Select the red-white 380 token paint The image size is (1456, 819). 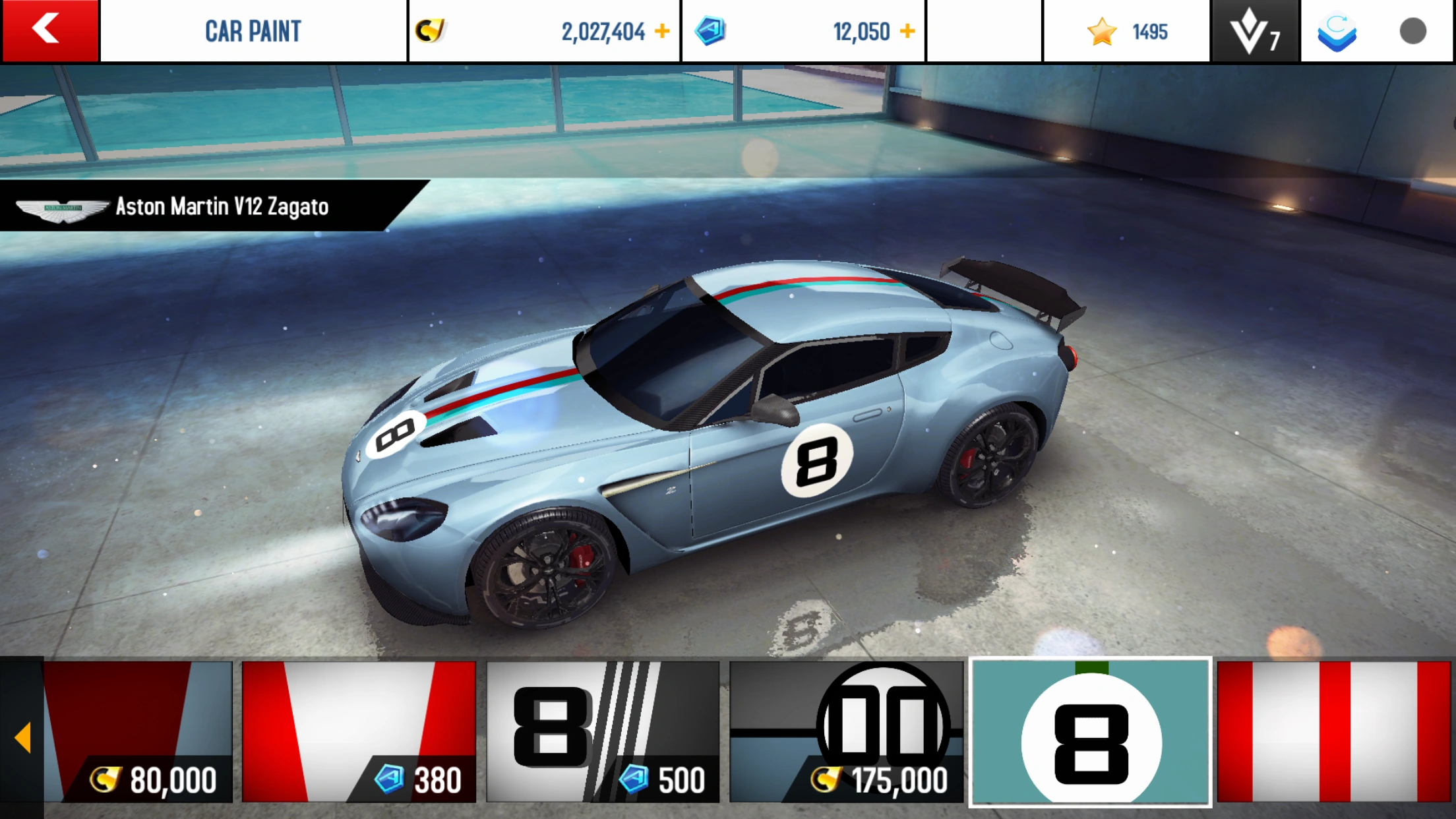point(359,732)
